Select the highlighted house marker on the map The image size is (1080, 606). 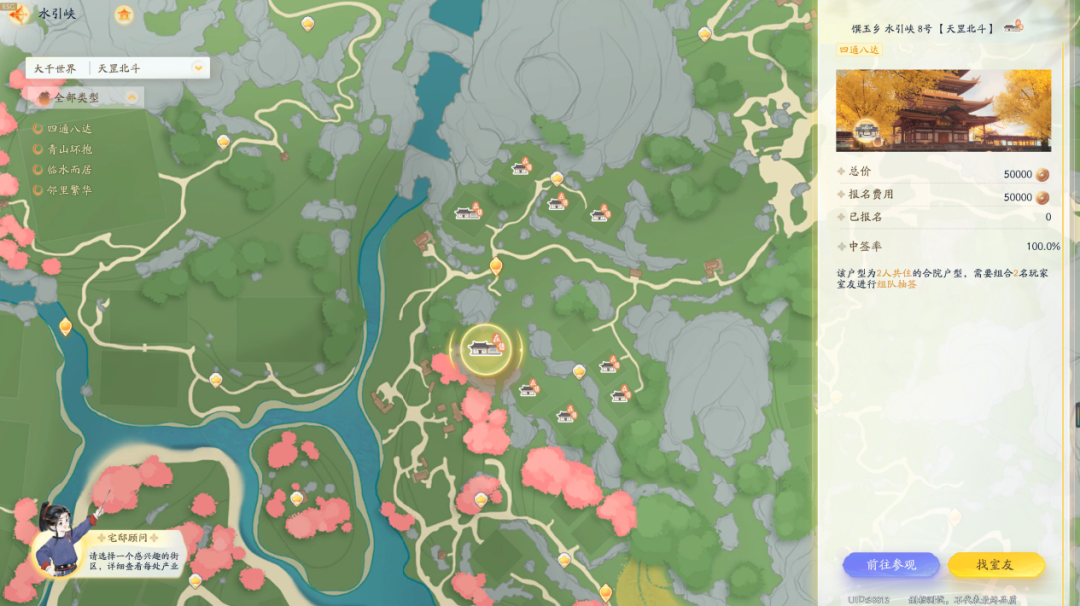point(486,348)
